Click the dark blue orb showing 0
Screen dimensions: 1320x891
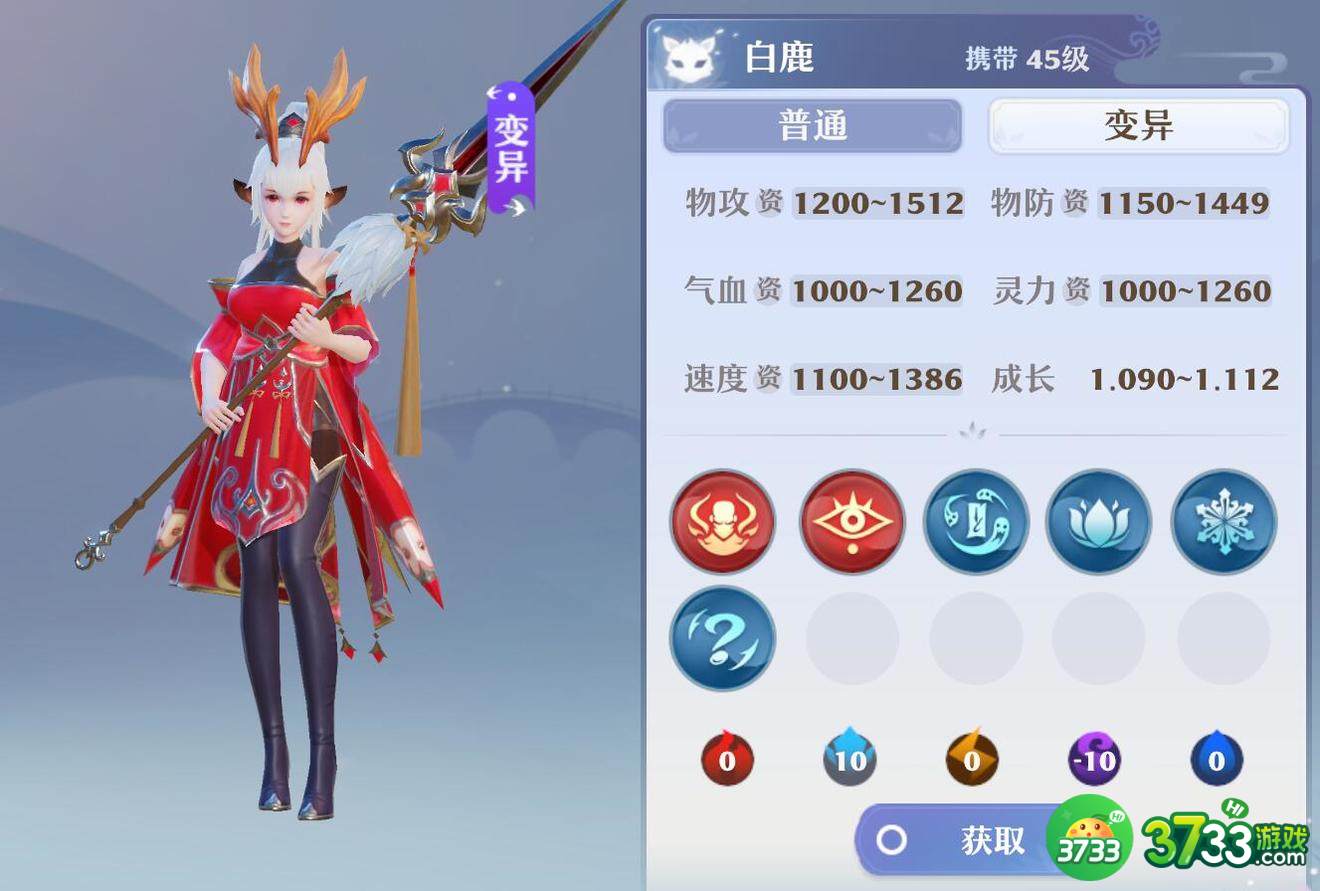tap(1215, 759)
